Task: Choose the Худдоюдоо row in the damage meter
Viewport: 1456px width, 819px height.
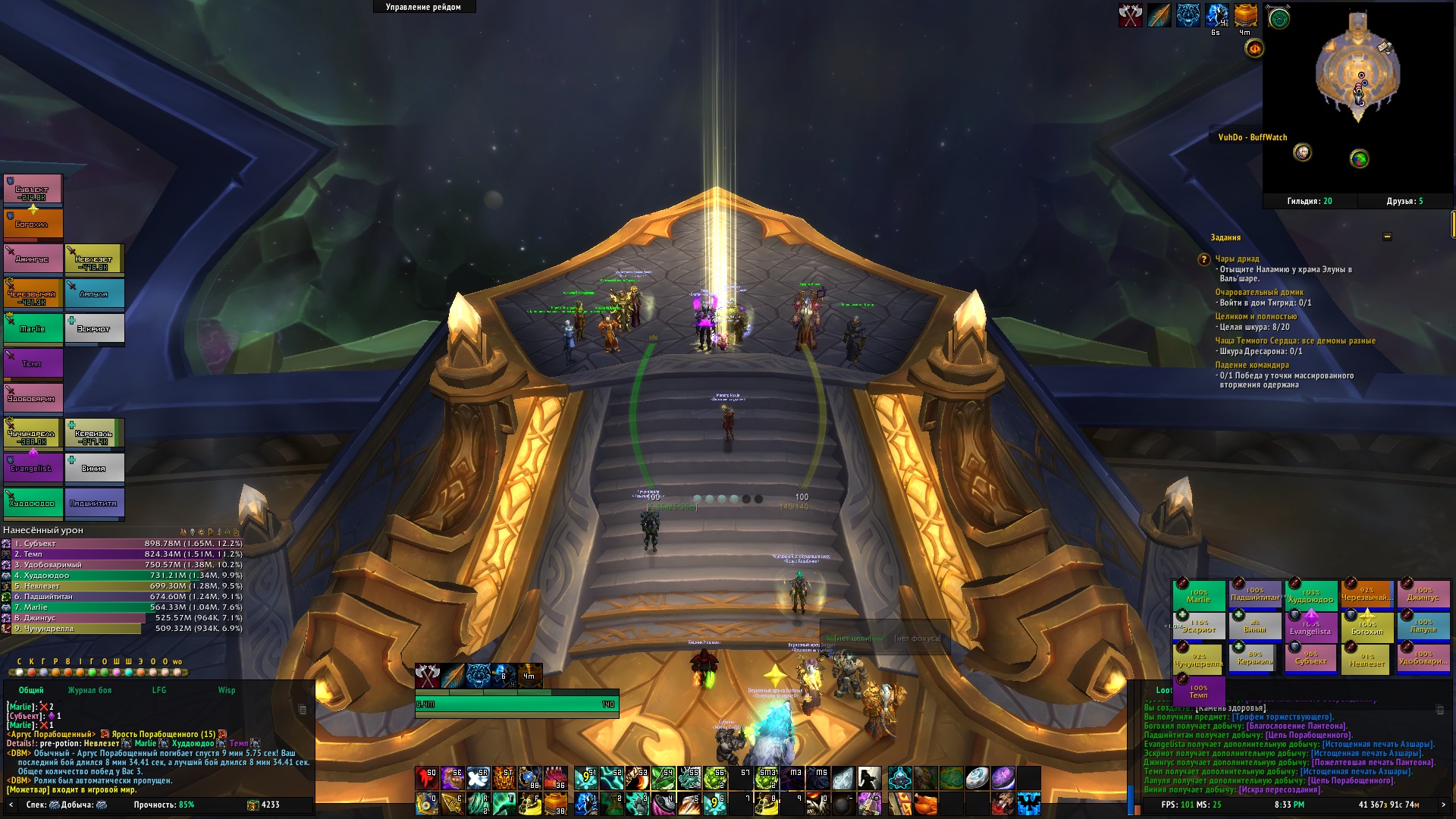Action: coord(121,576)
